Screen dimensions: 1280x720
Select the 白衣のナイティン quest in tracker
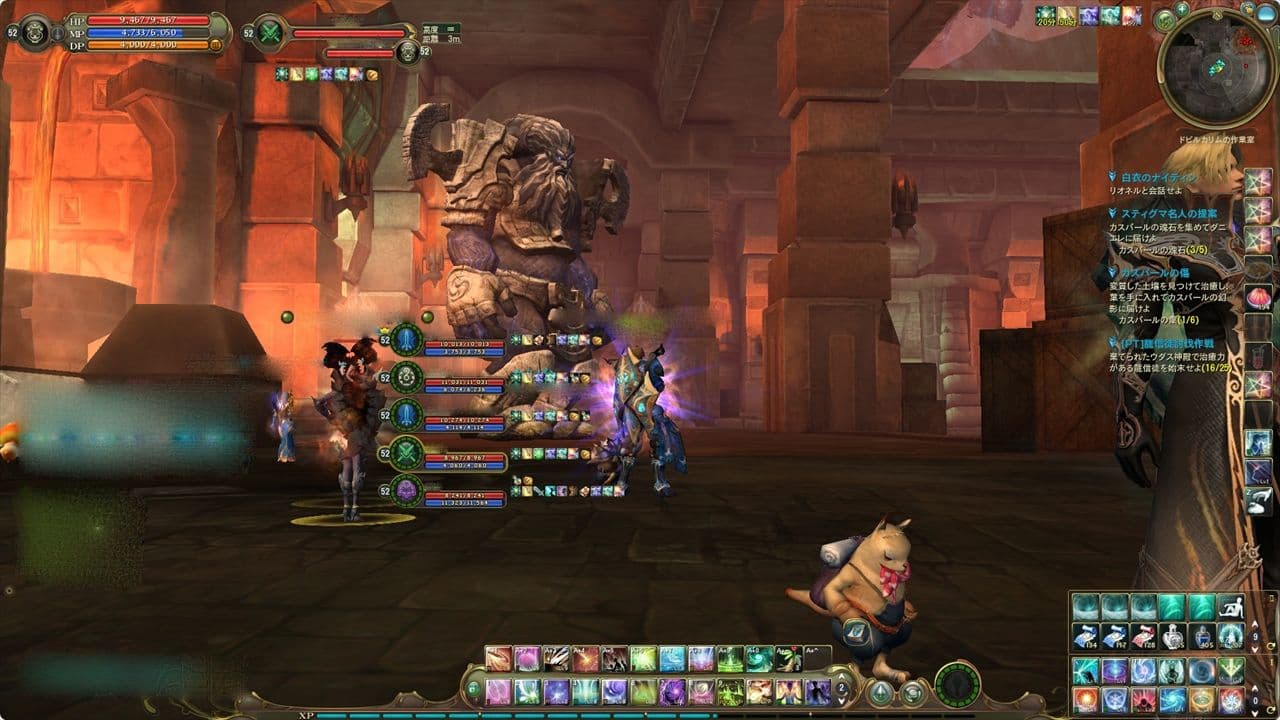coord(1150,177)
